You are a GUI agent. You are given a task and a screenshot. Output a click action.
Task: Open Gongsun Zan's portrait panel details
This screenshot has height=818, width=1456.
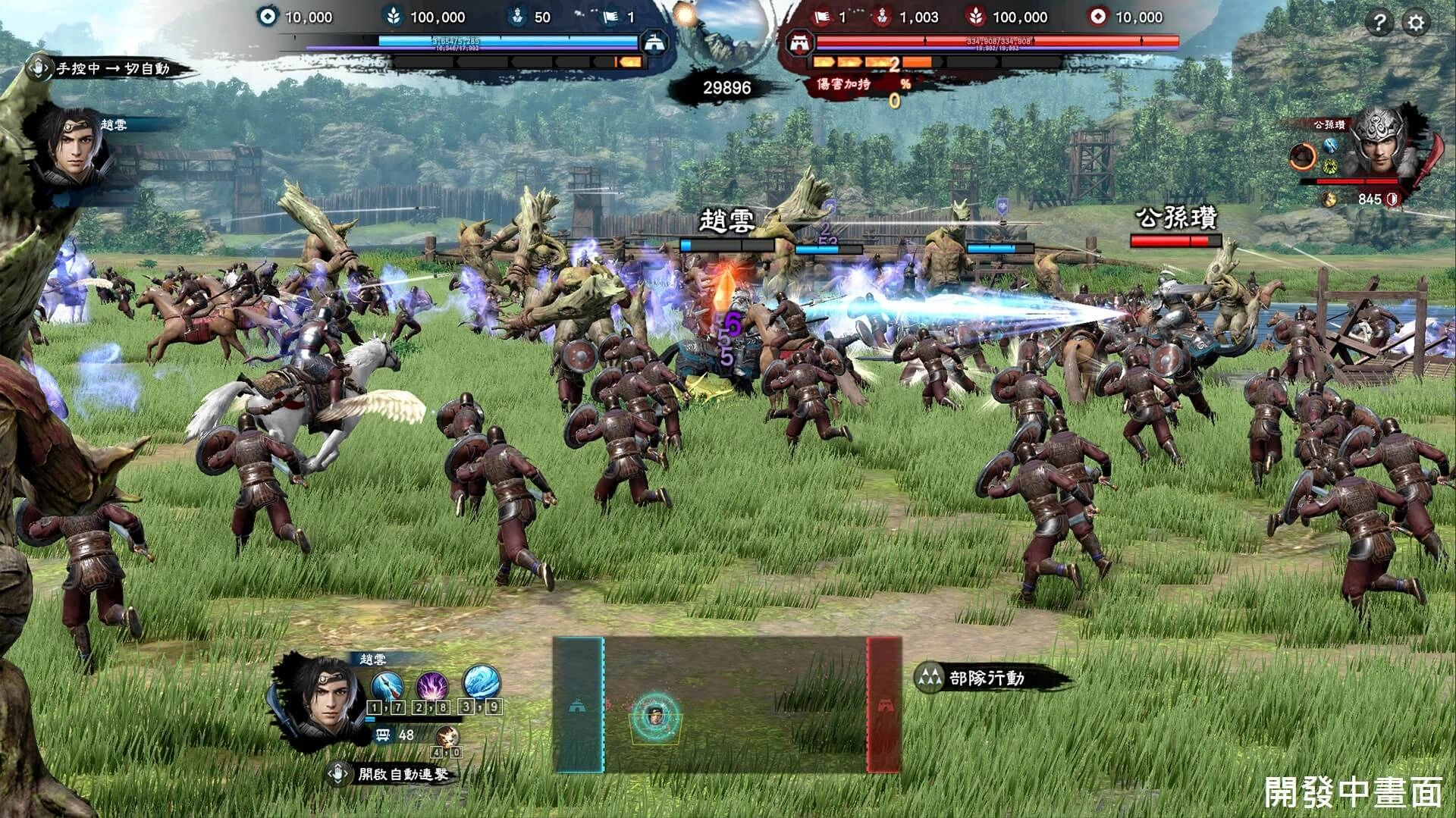coord(1380,148)
